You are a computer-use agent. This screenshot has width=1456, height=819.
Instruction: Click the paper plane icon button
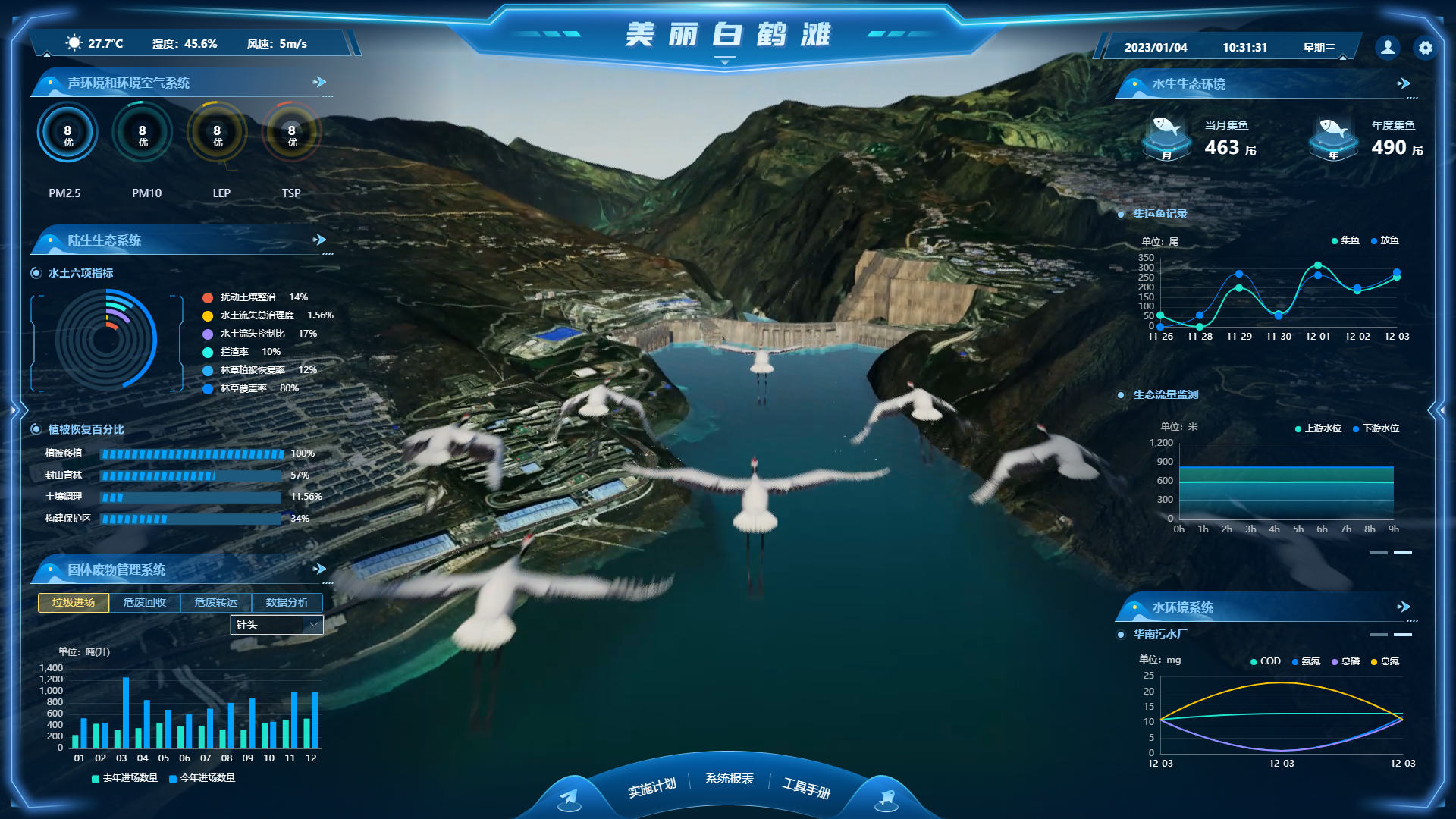(x=569, y=798)
